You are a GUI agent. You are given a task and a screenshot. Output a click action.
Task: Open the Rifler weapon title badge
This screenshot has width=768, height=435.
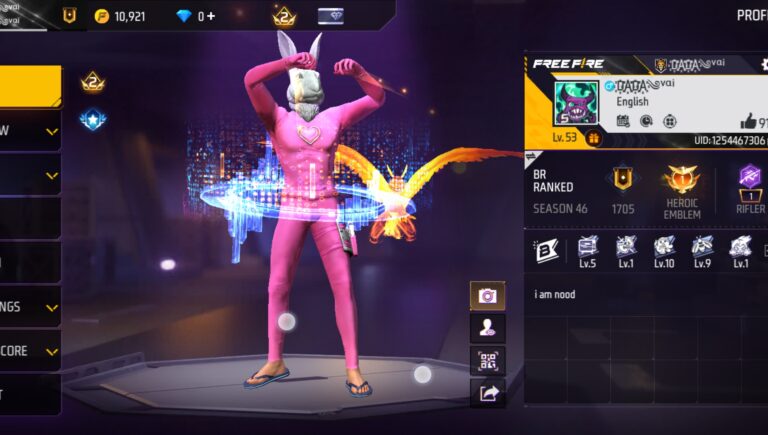click(x=748, y=185)
